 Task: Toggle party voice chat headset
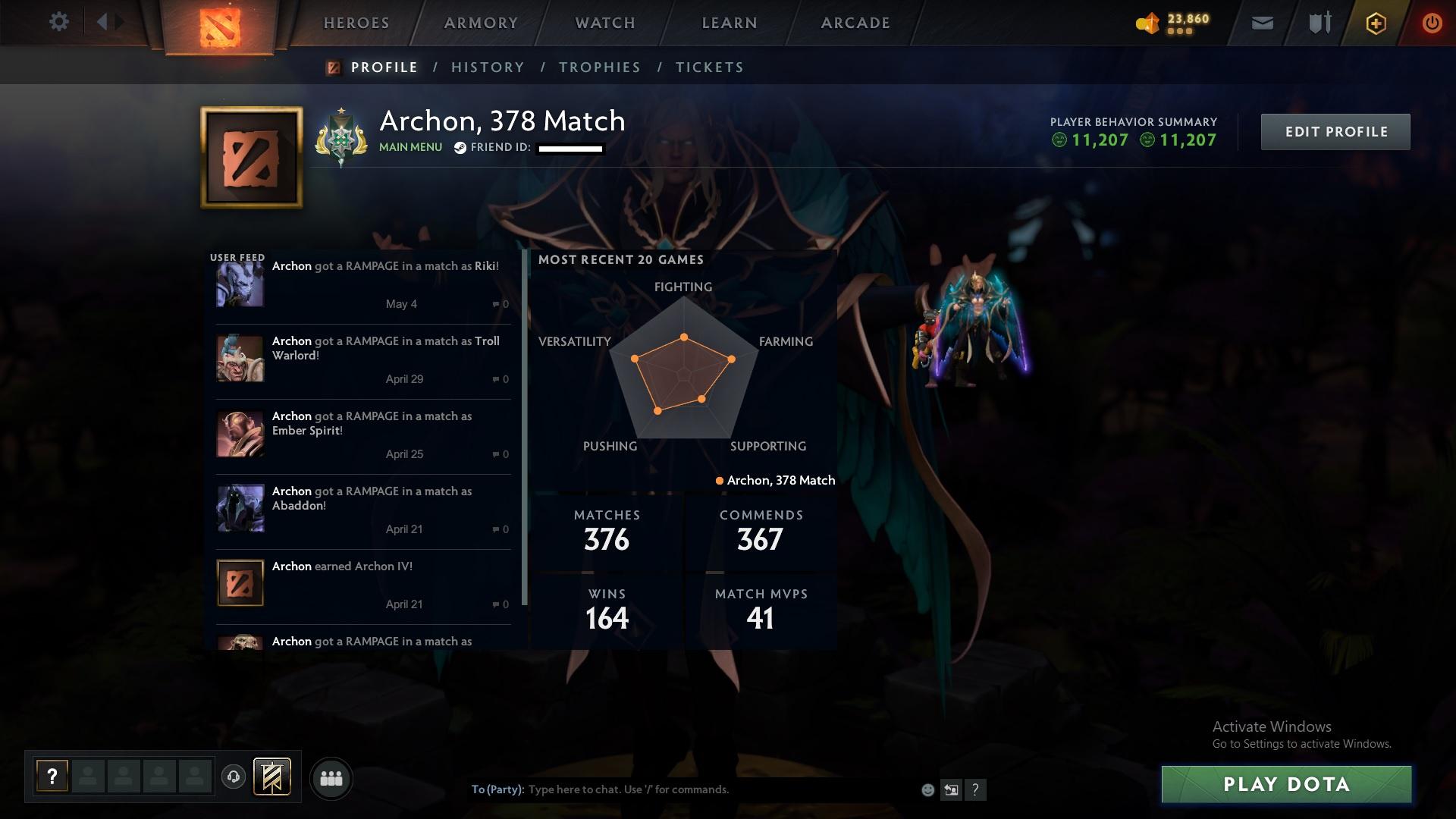coord(234,778)
